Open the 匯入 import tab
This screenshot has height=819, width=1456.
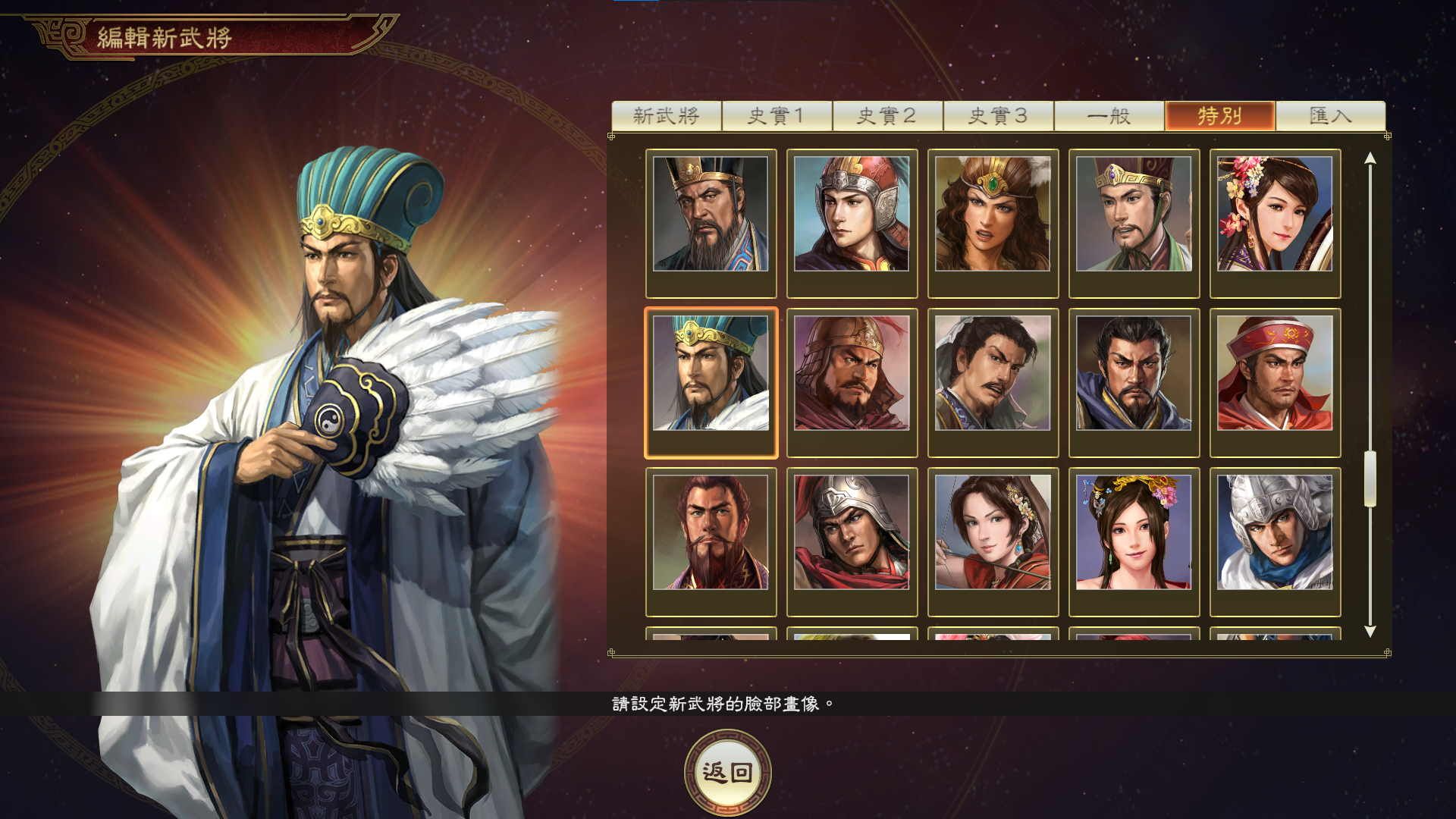point(1332,115)
